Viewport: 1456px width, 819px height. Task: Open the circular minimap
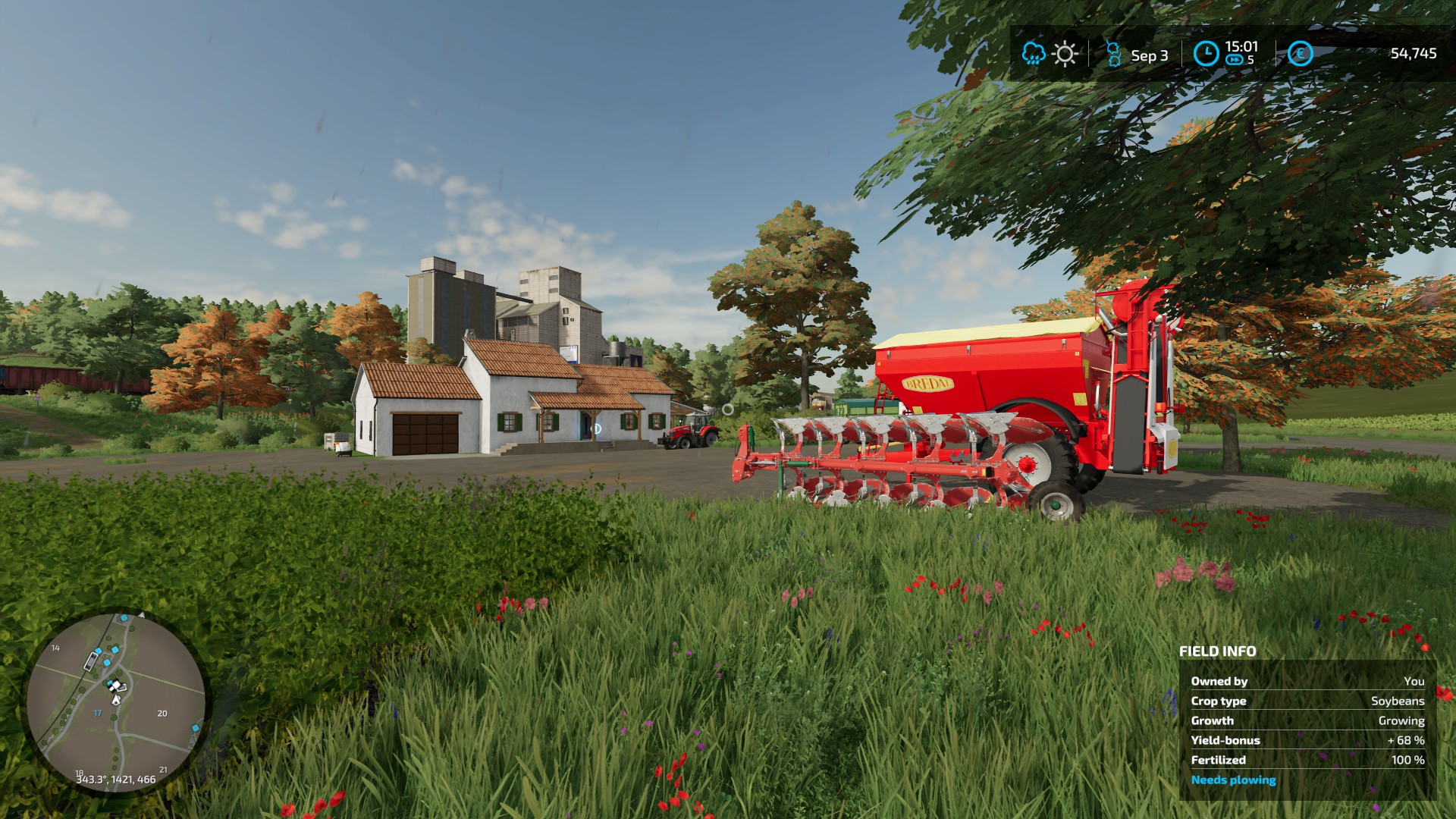click(x=116, y=702)
